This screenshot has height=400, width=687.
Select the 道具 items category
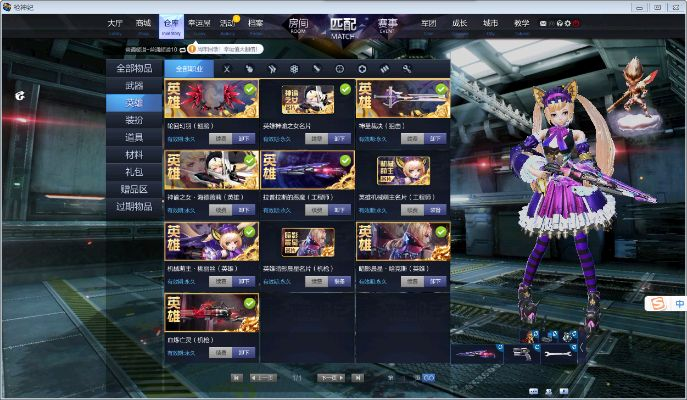click(x=134, y=138)
